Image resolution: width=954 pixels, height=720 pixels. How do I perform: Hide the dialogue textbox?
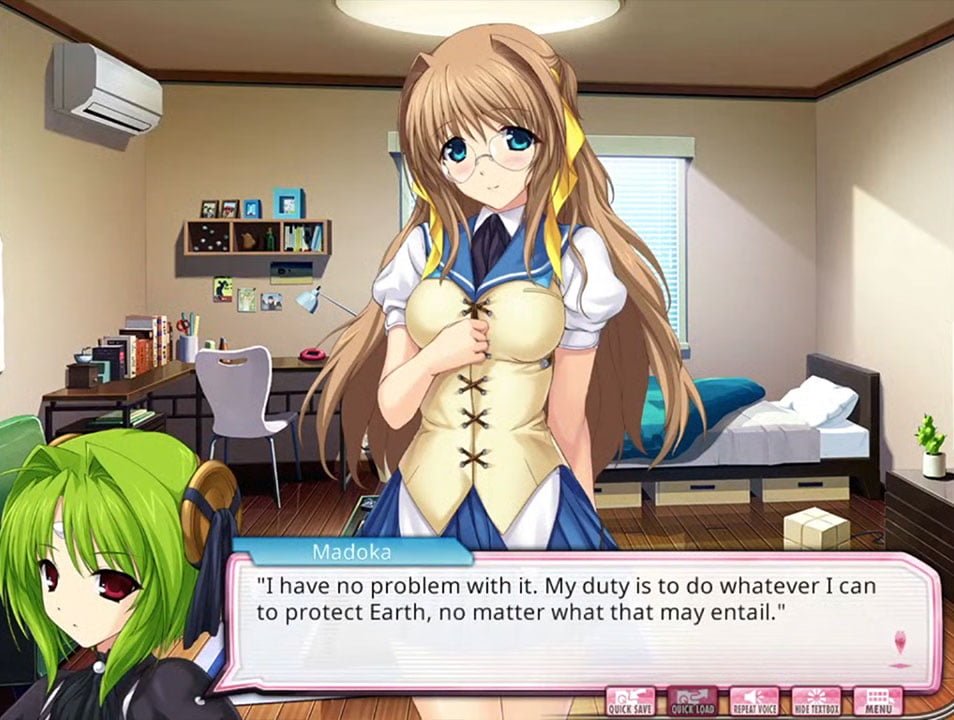pyautogui.click(x=816, y=701)
